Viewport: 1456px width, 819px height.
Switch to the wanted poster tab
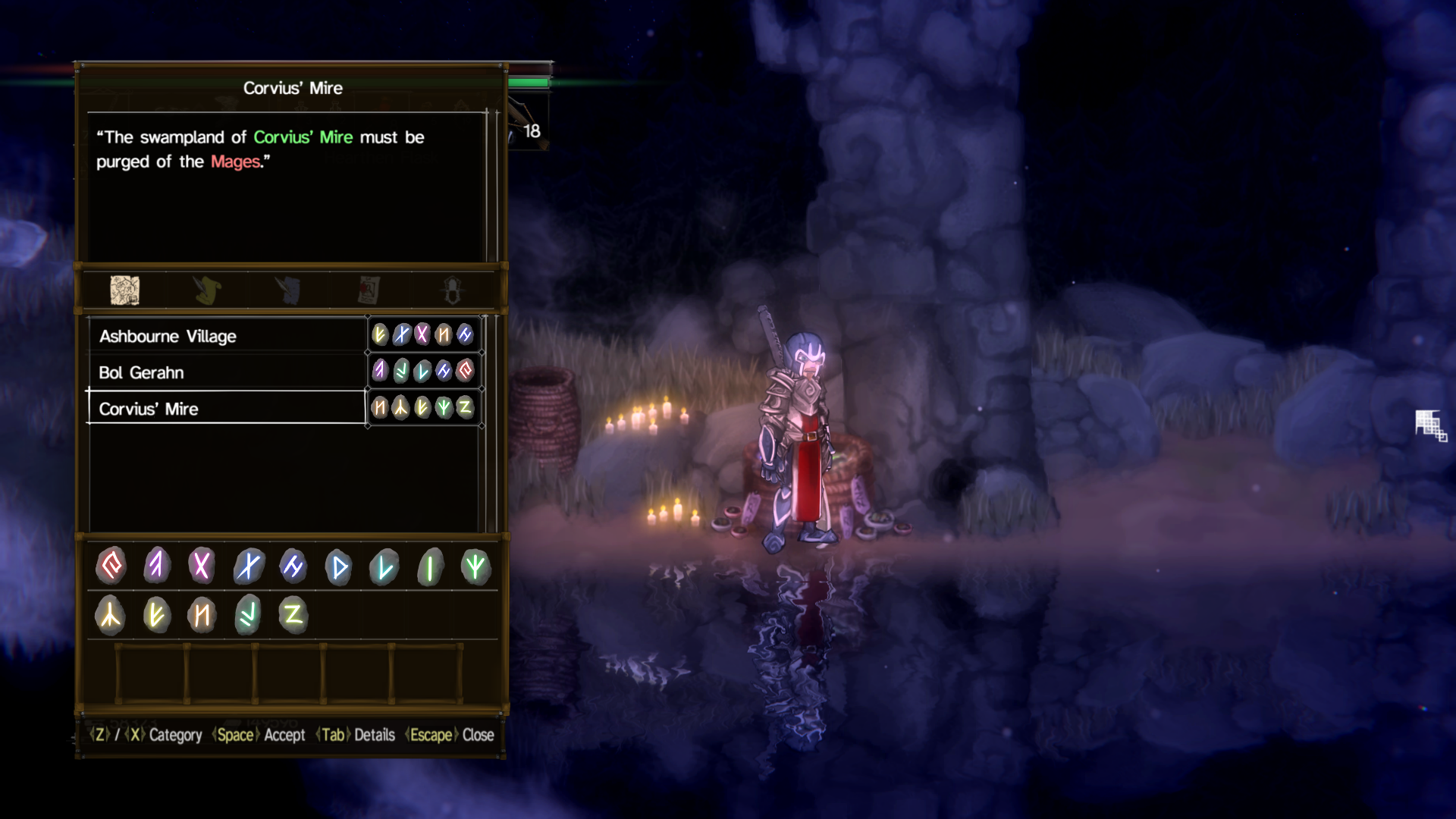click(x=369, y=290)
